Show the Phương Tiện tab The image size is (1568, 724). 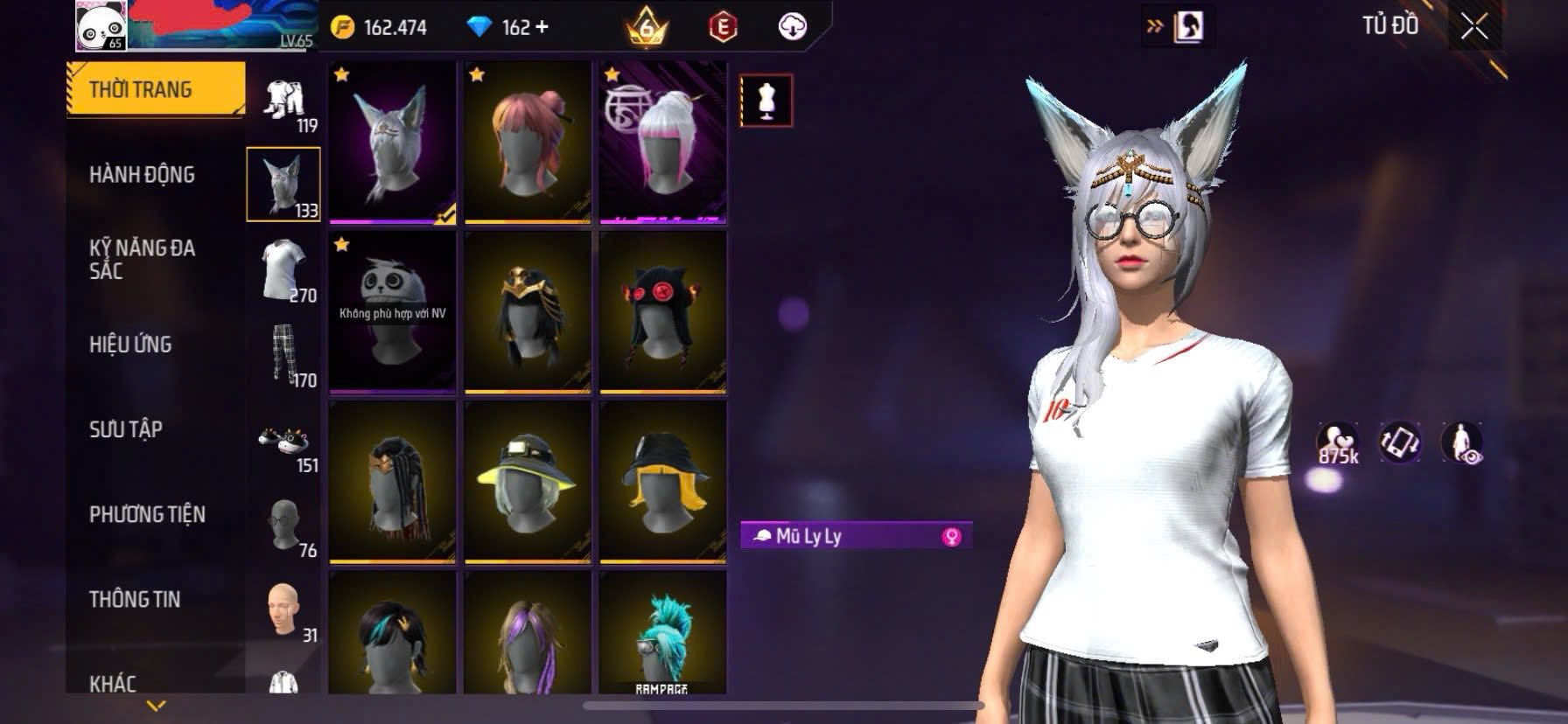coord(147,514)
